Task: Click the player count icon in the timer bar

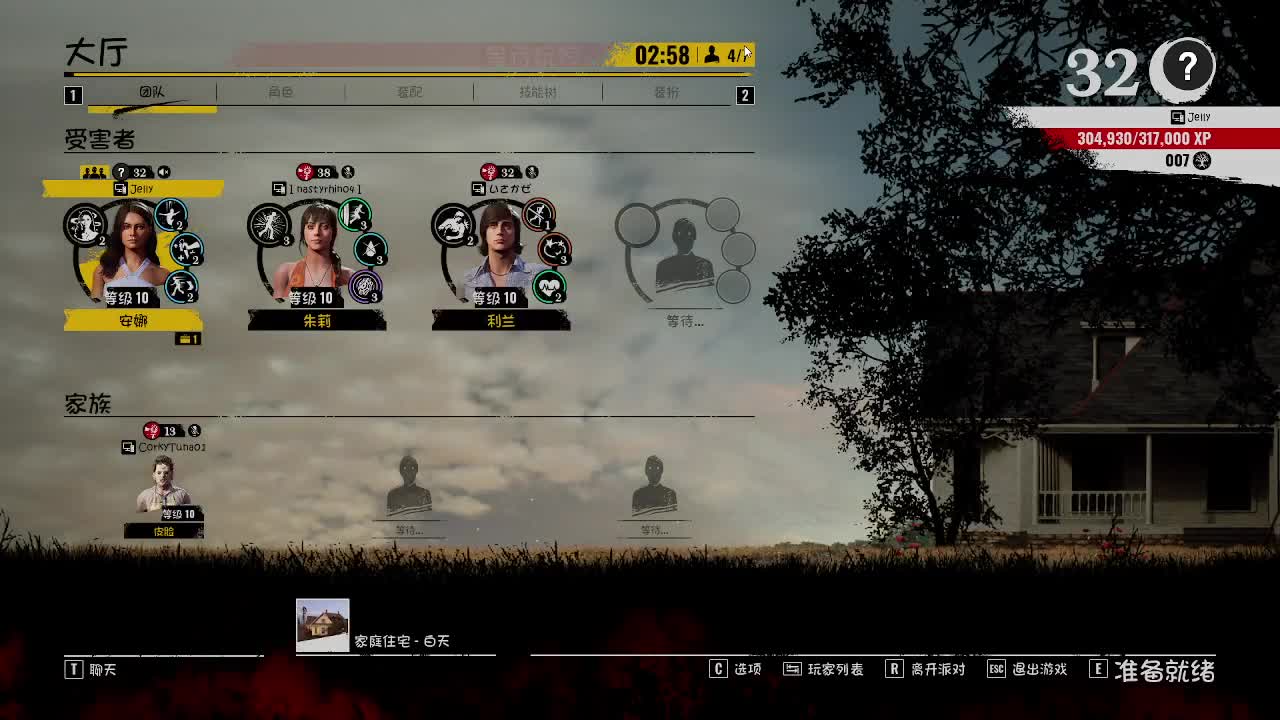Action: (711, 55)
